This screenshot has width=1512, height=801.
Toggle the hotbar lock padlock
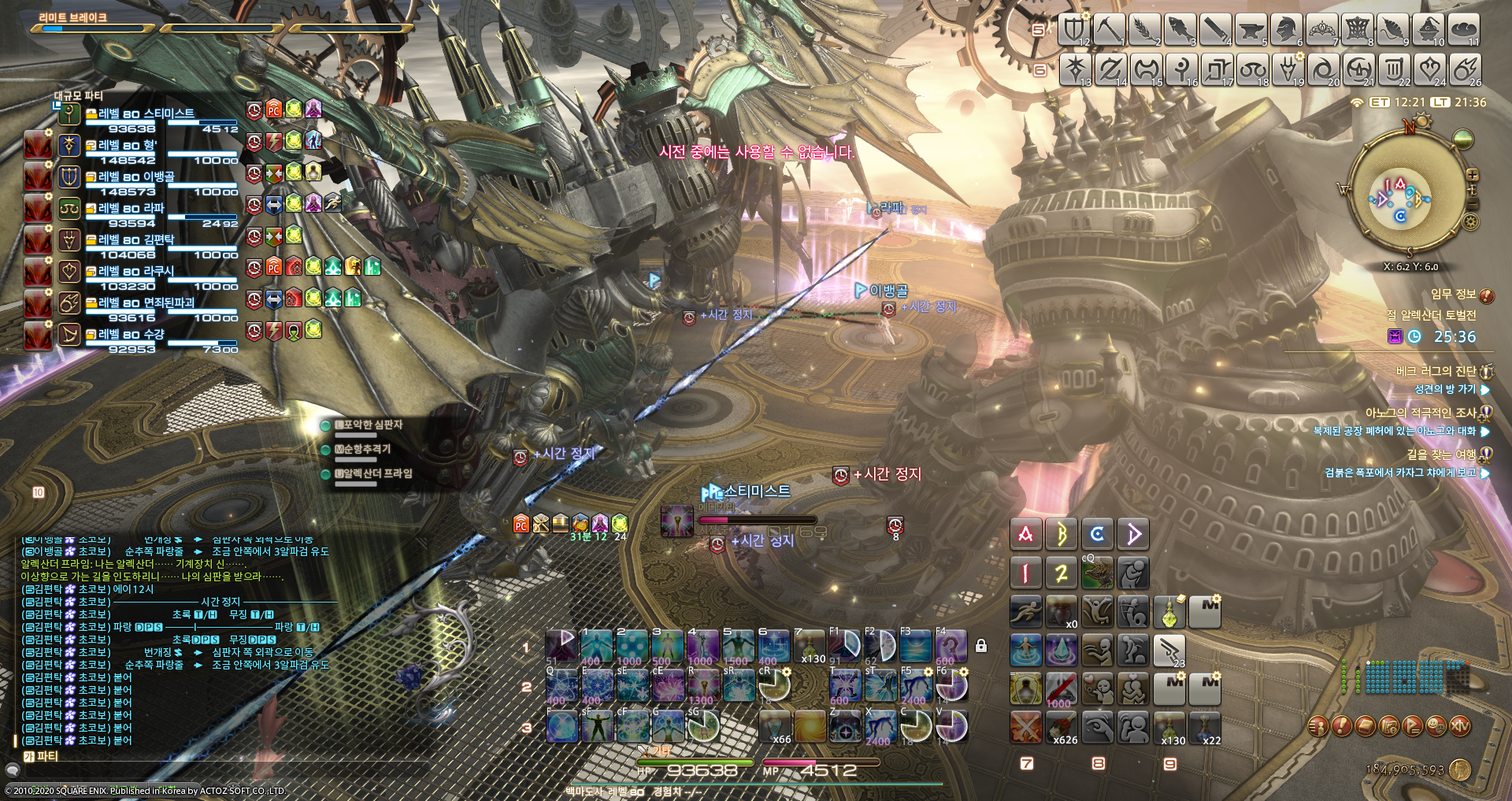pyautogui.click(x=981, y=644)
